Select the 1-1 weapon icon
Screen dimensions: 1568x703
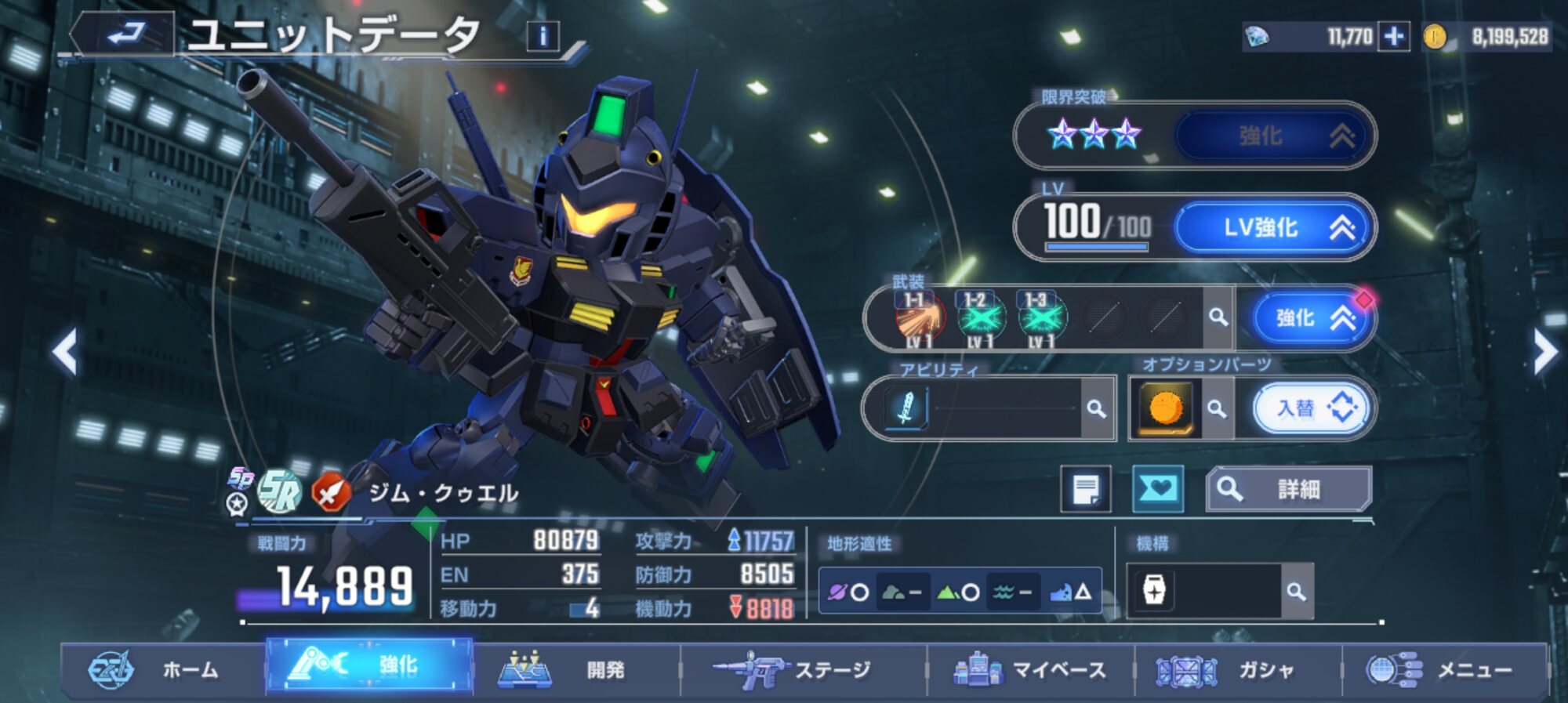coord(919,319)
